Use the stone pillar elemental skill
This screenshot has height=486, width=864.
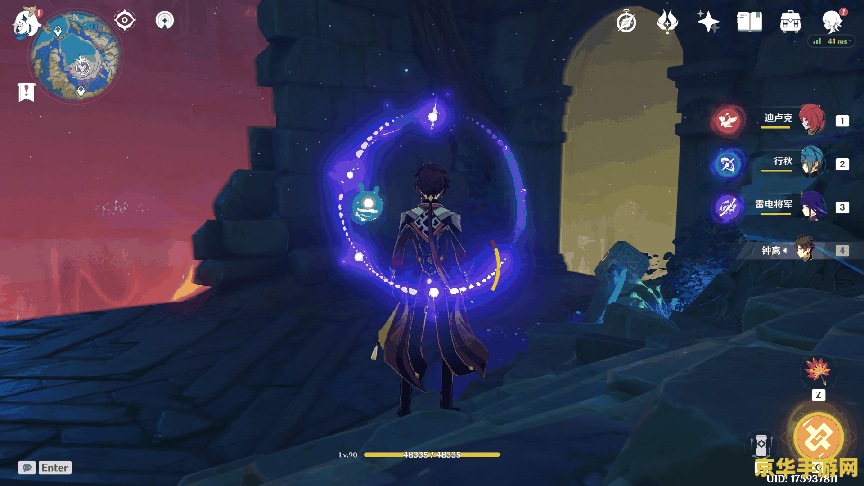(x=763, y=448)
